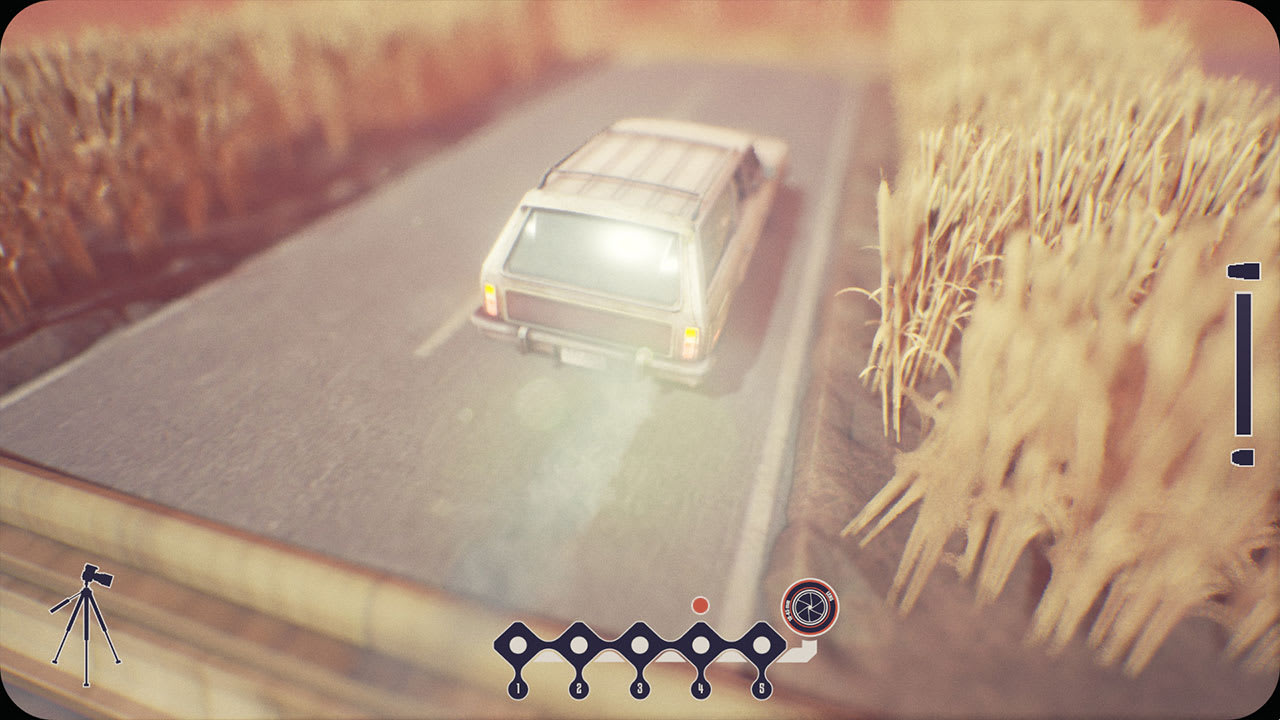Select gear 3 on the gearshift HUD
The width and height of the screenshot is (1280, 720).
[x=638, y=687]
